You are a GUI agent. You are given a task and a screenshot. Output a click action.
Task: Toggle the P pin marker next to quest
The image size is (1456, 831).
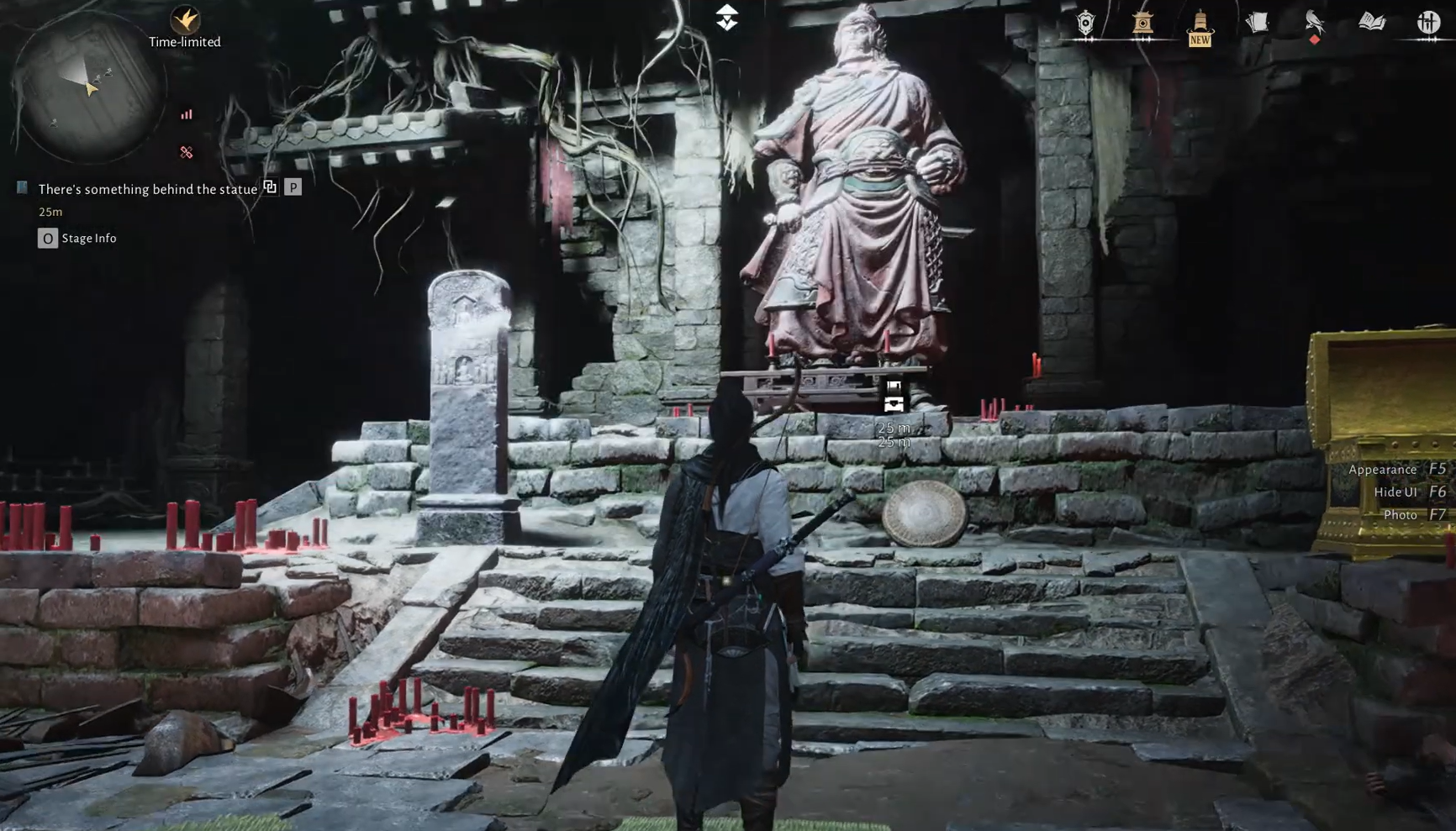point(293,188)
